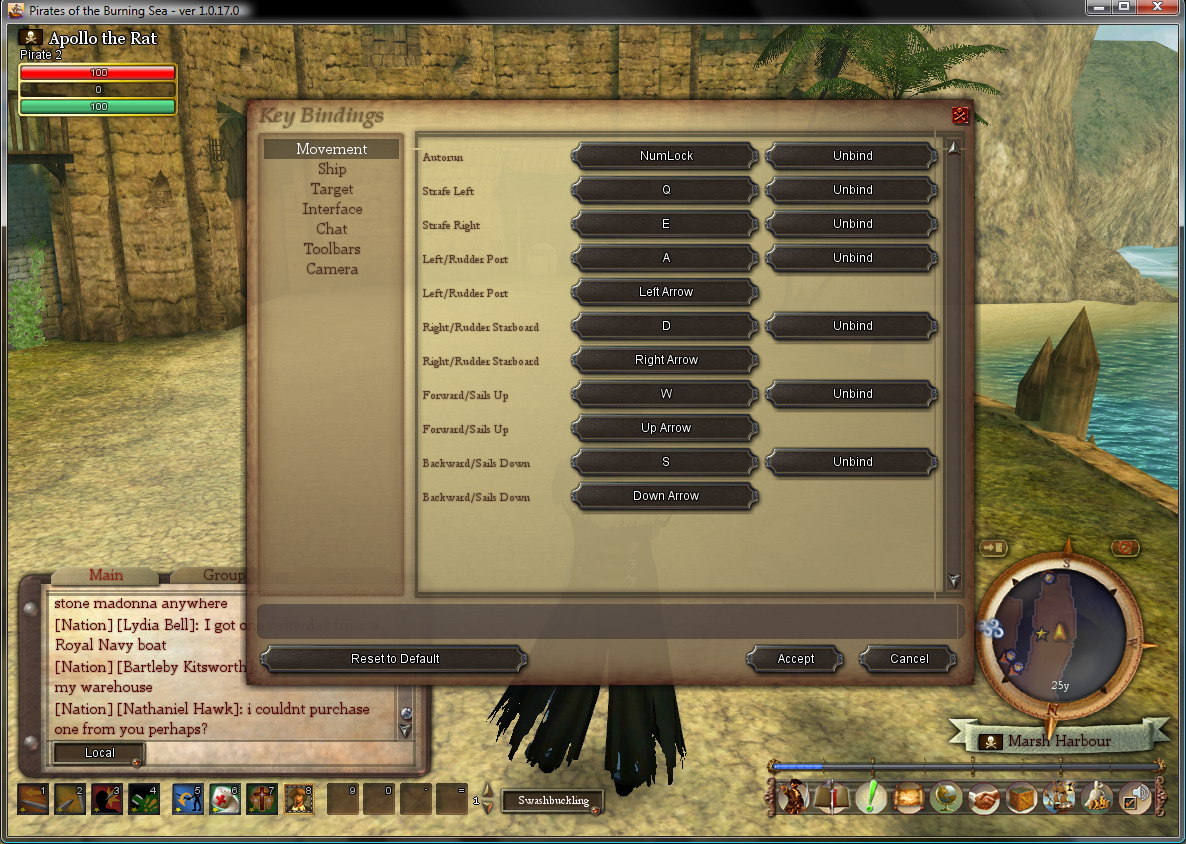Click the Local chat channel button

pyautogui.click(x=99, y=753)
